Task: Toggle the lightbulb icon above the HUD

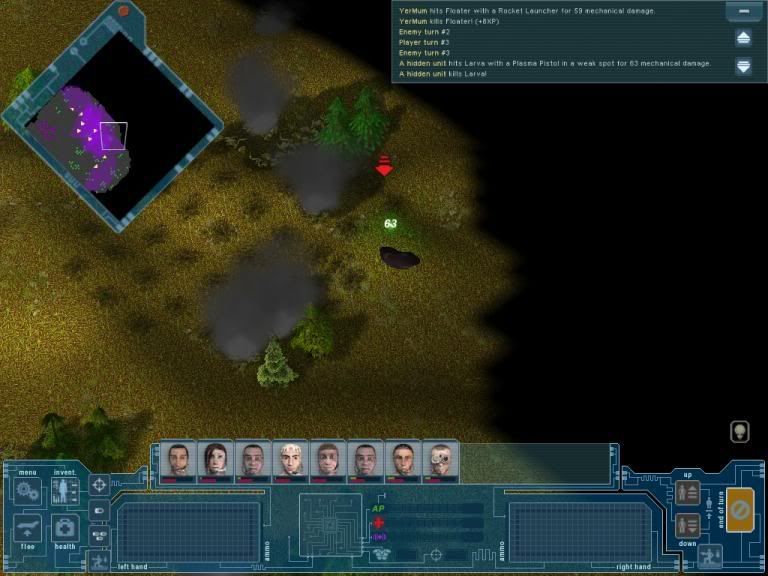Action: point(738,432)
